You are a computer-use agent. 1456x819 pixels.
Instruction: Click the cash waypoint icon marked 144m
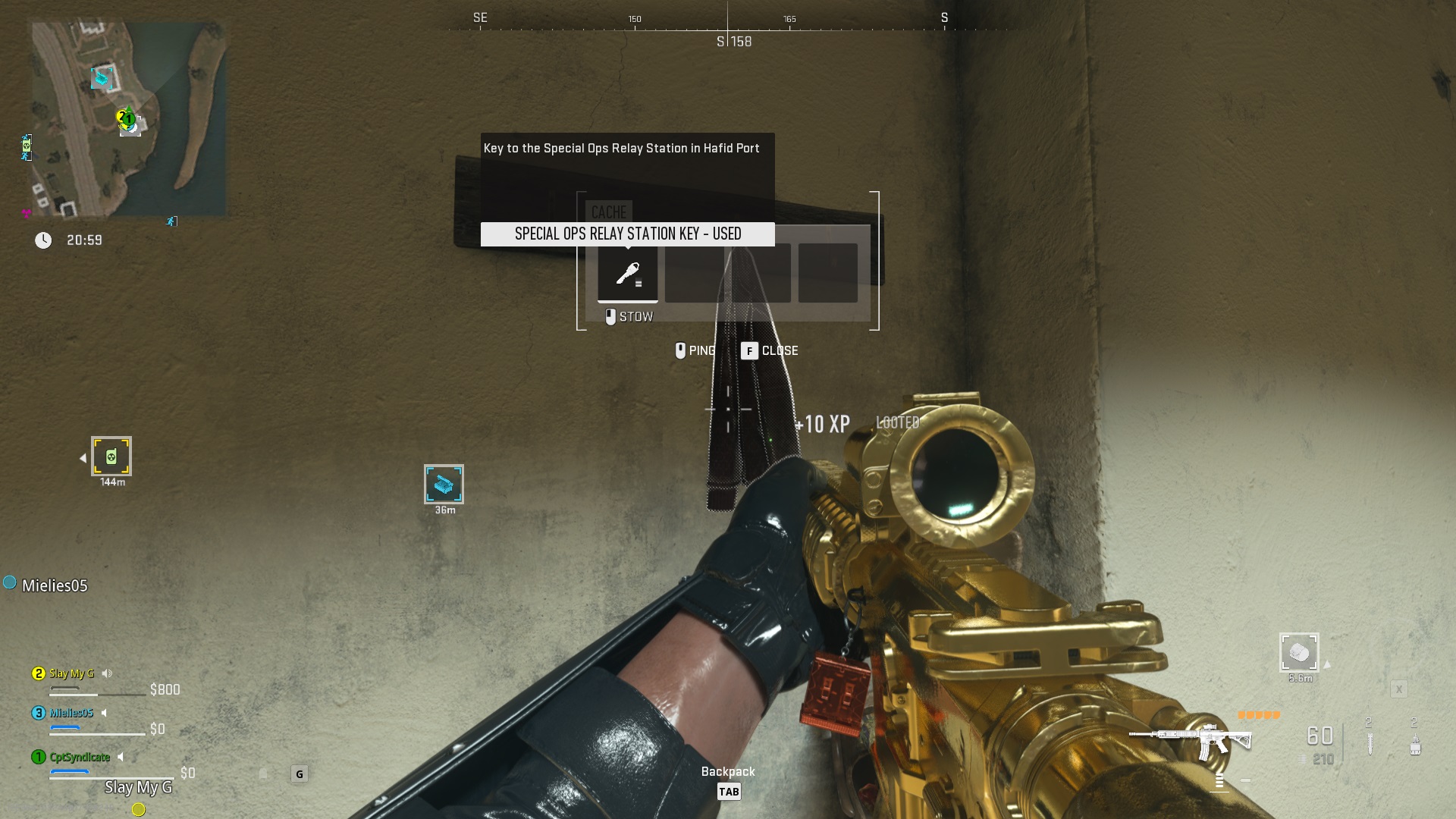111,457
